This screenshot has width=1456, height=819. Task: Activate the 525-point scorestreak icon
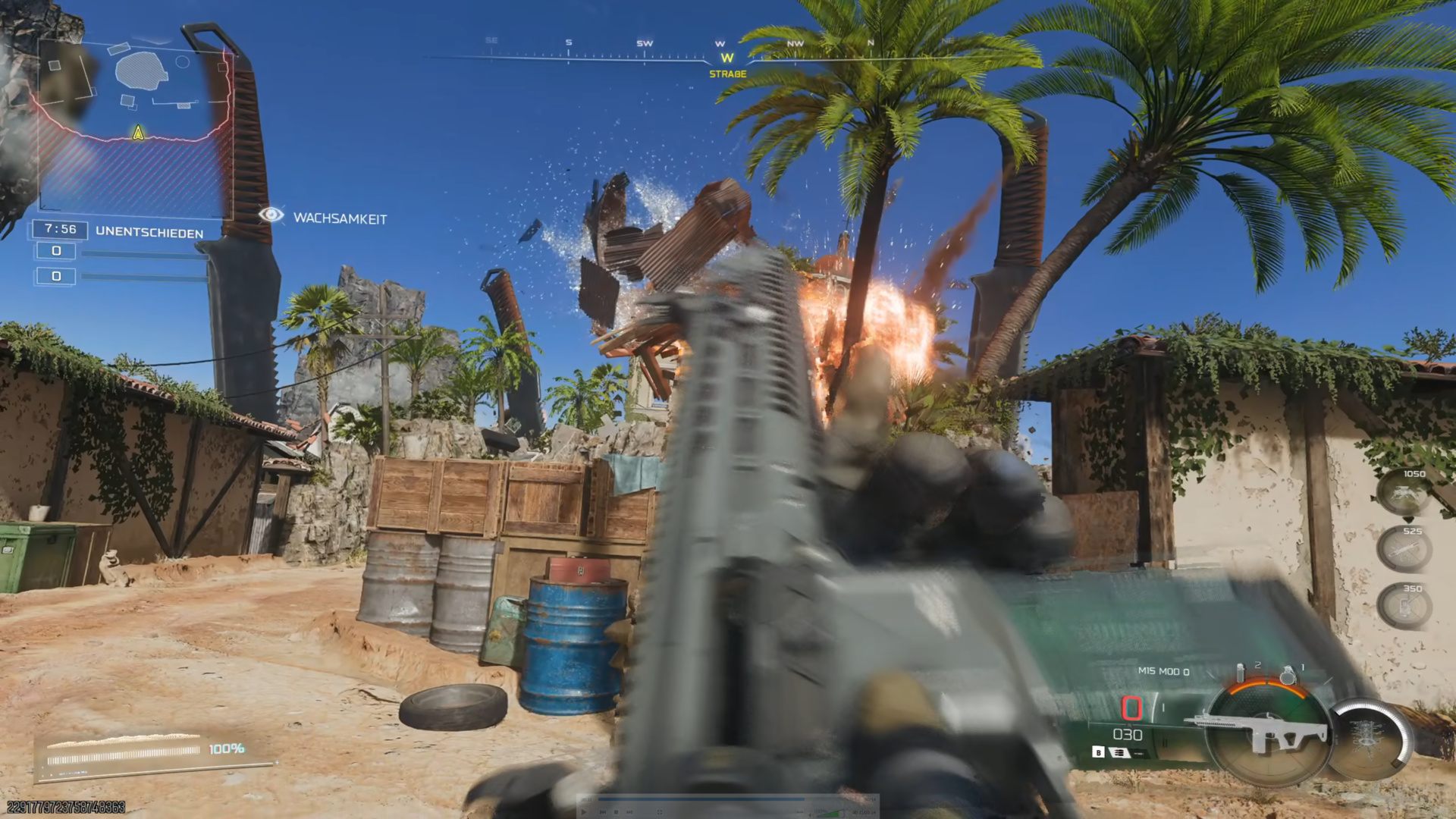pyautogui.click(x=1404, y=548)
